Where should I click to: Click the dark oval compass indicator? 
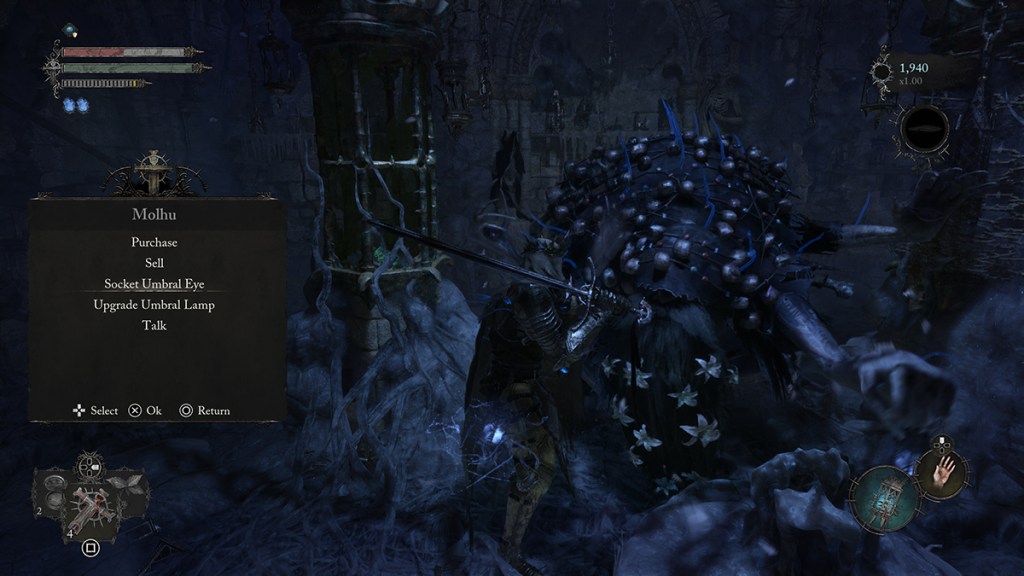click(x=925, y=128)
